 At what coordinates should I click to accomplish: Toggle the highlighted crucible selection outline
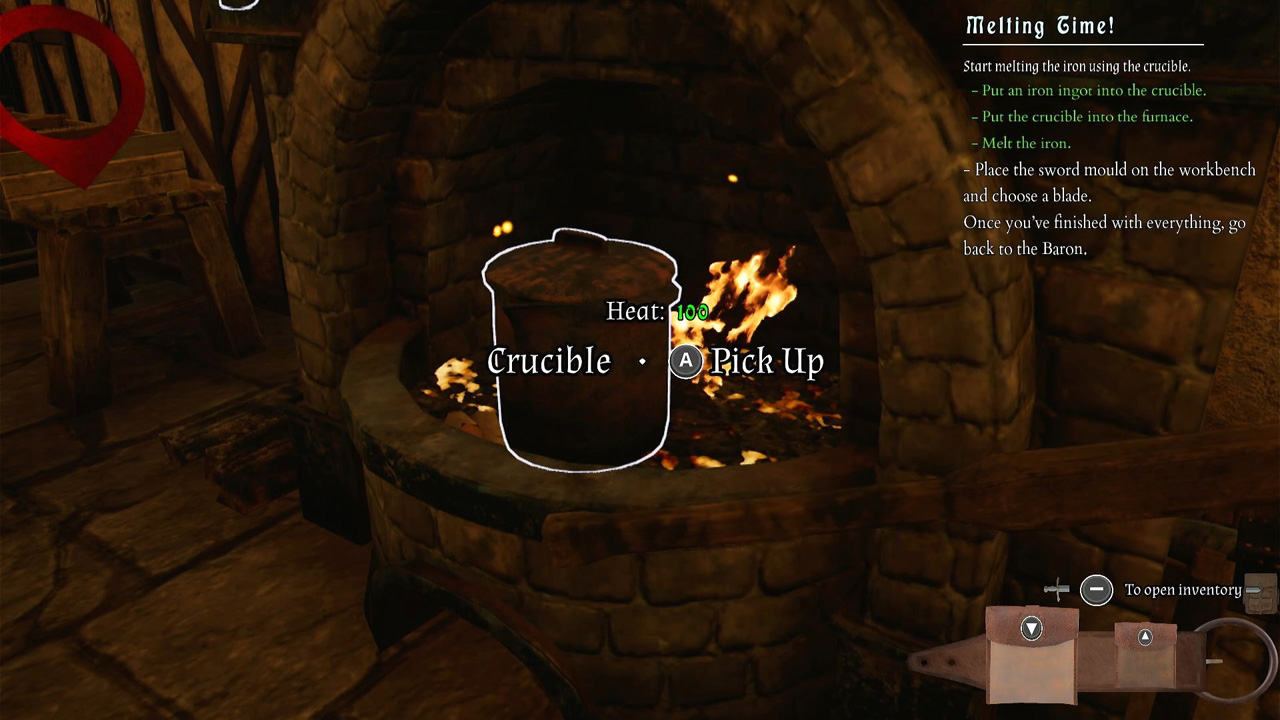pyautogui.click(x=580, y=350)
